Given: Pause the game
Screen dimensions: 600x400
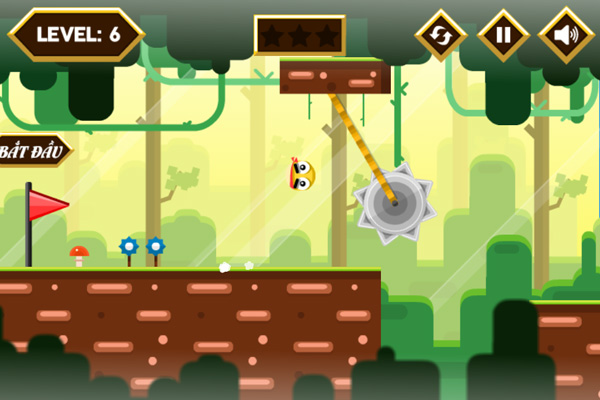Looking at the screenshot, I should click(503, 36).
